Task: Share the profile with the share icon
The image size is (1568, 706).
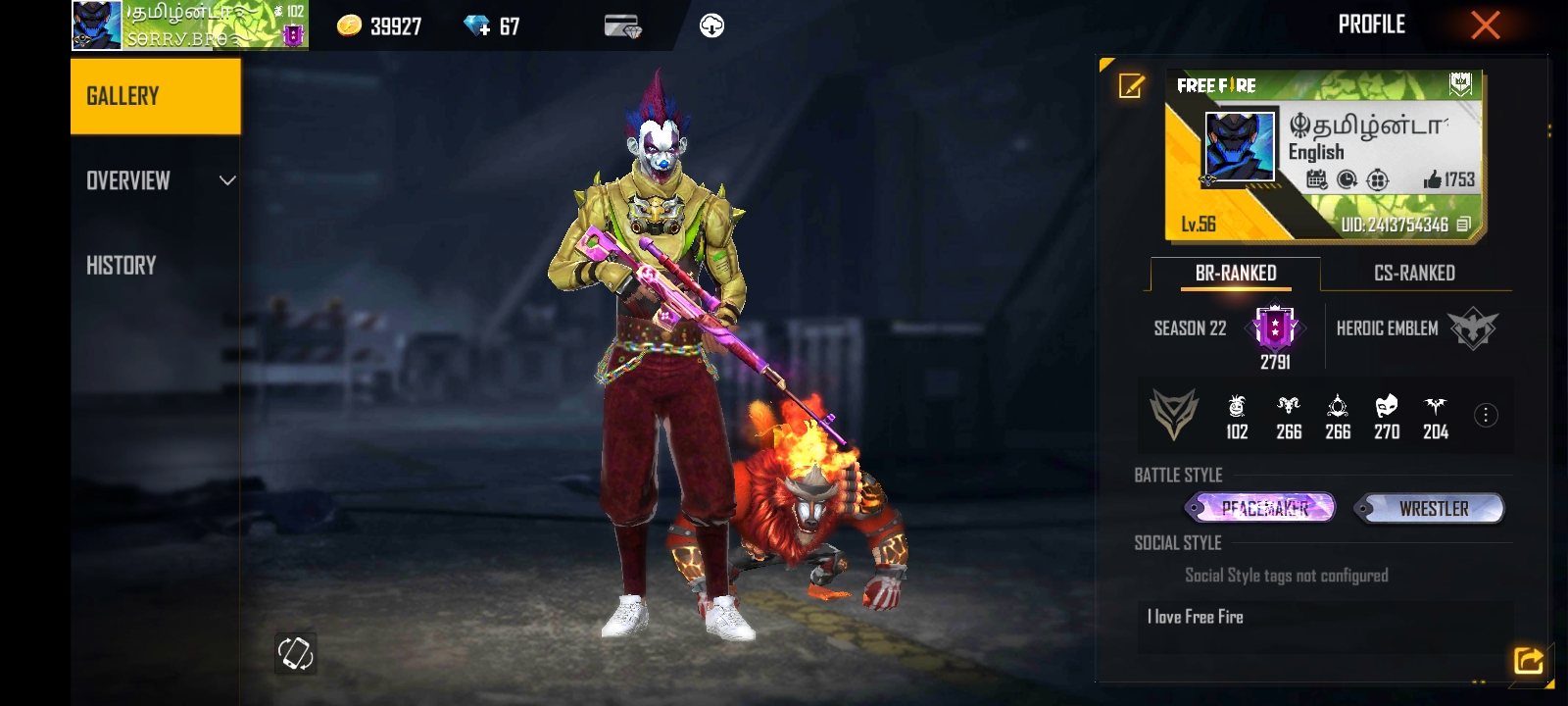Action: pos(1527,661)
